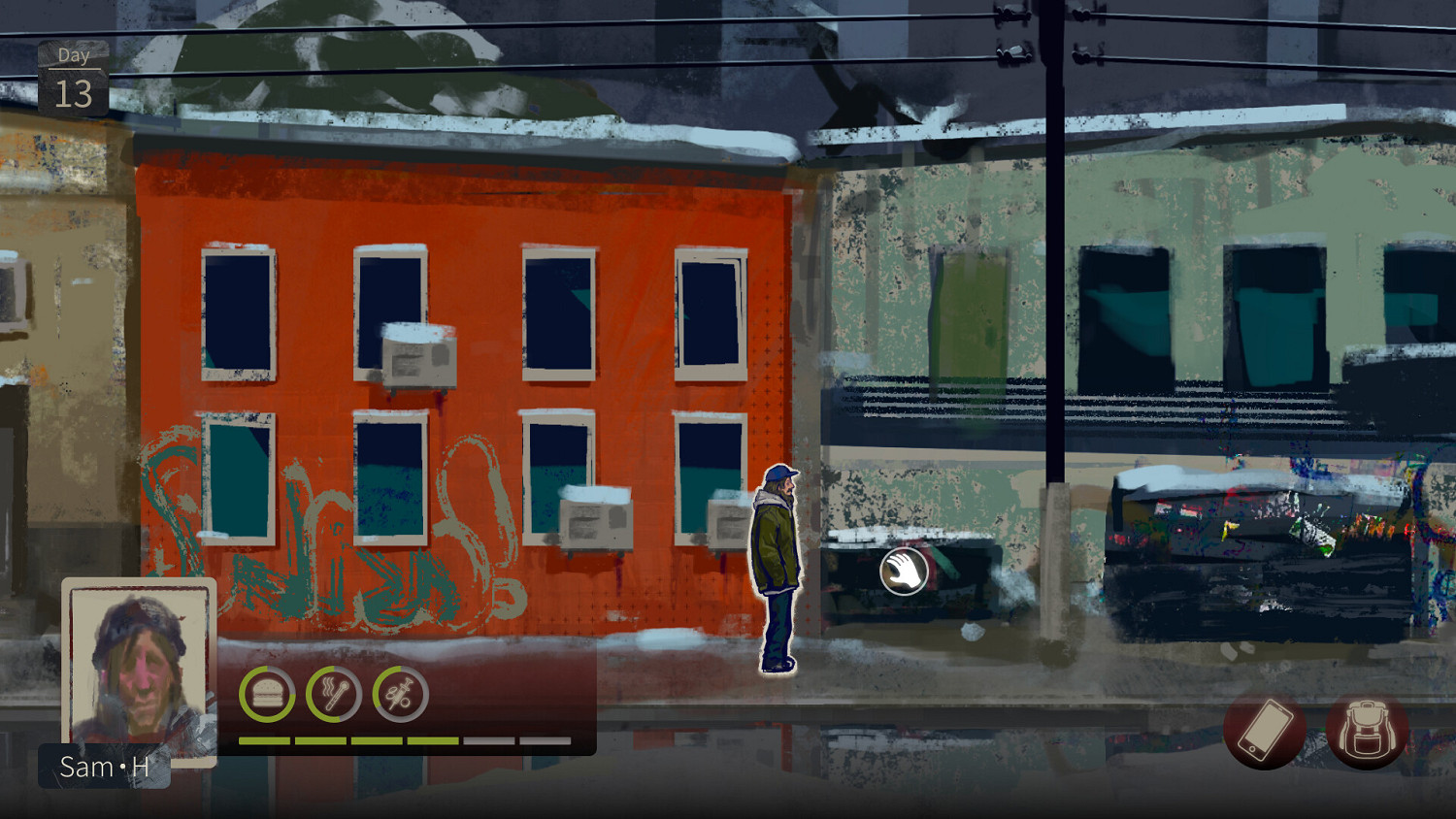Open the smartphone menu
The width and height of the screenshot is (1456, 819).
1264,731
